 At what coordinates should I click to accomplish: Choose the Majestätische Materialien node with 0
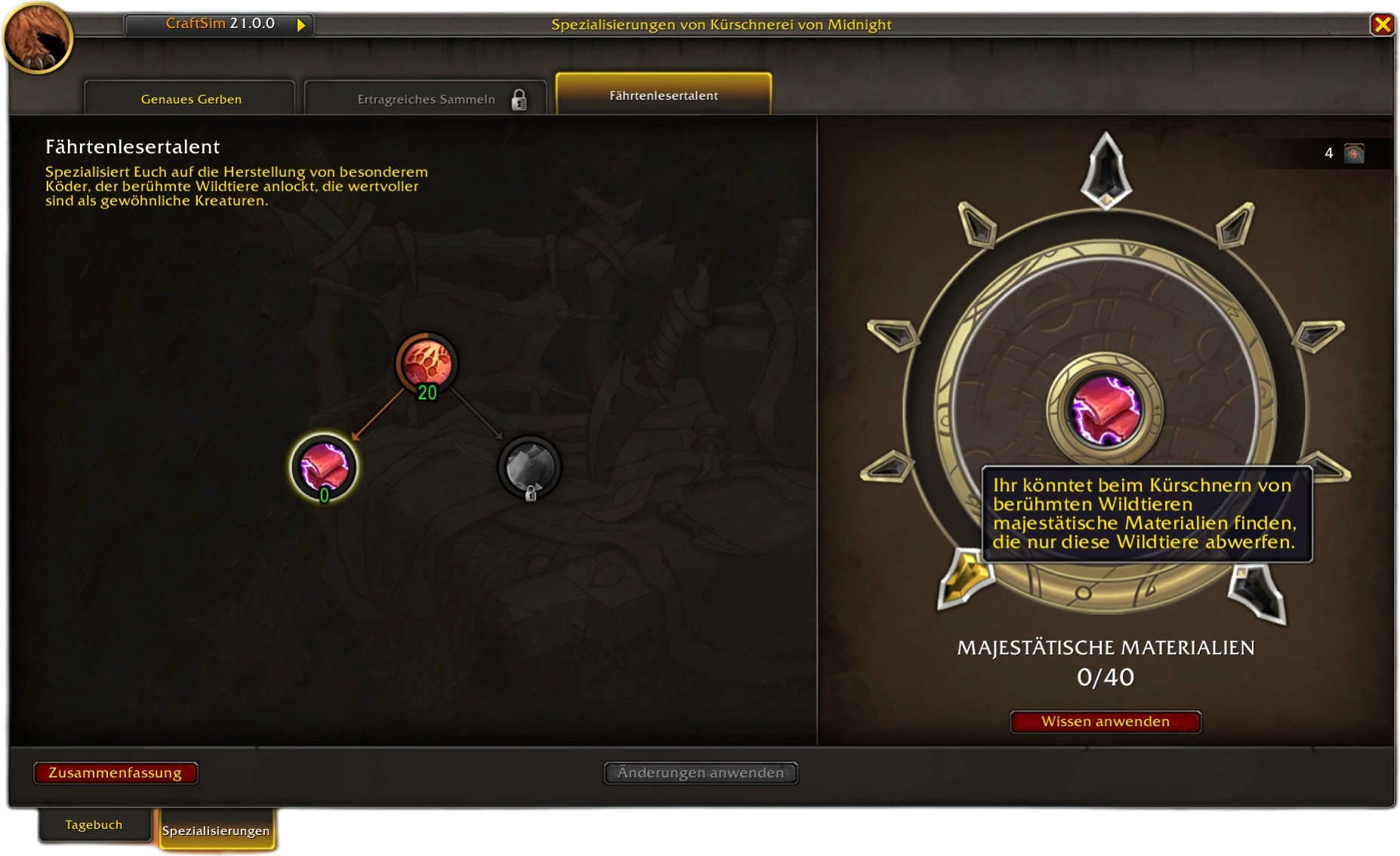pos(324,467)
